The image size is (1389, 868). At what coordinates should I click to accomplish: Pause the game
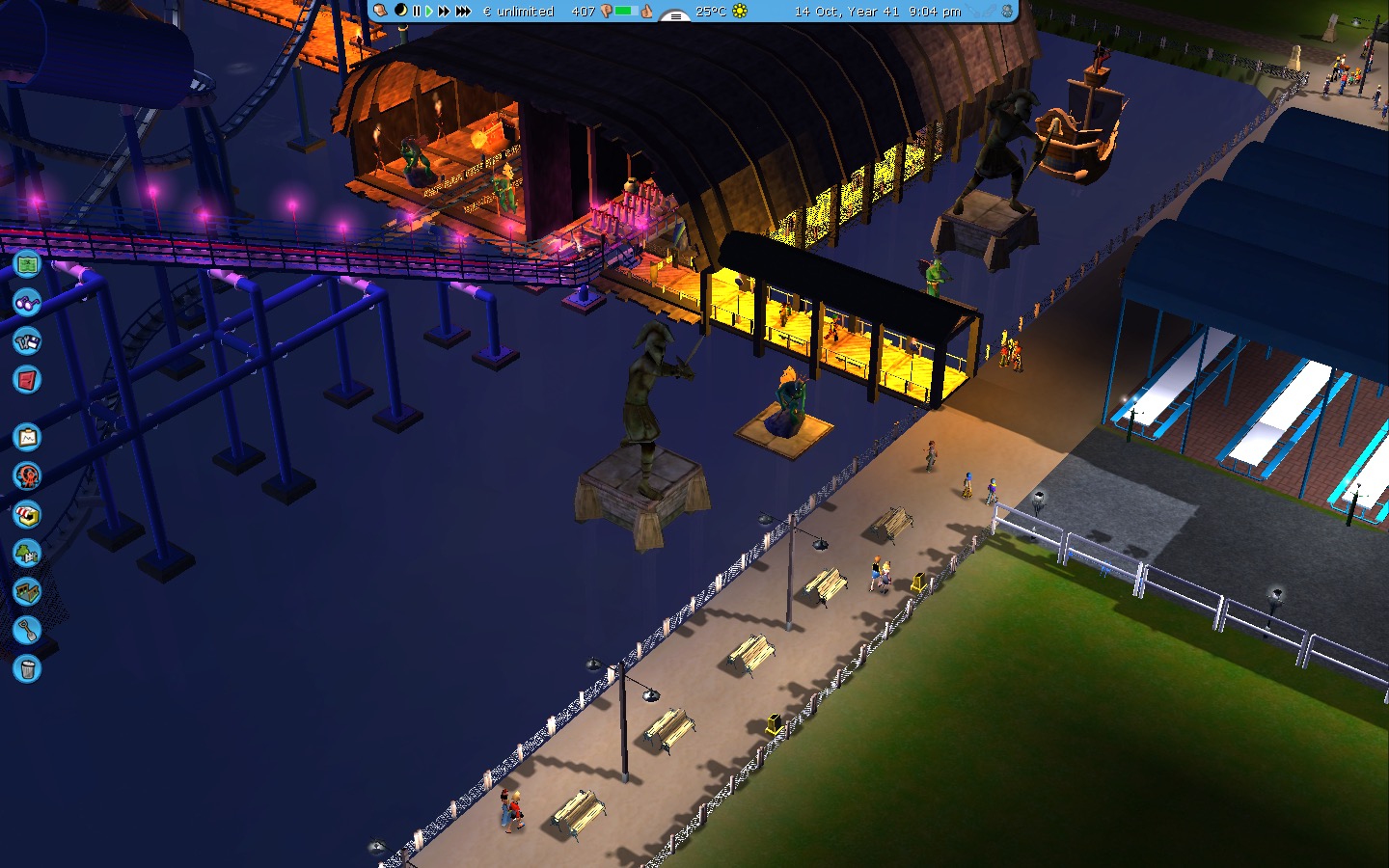[417, 11]
